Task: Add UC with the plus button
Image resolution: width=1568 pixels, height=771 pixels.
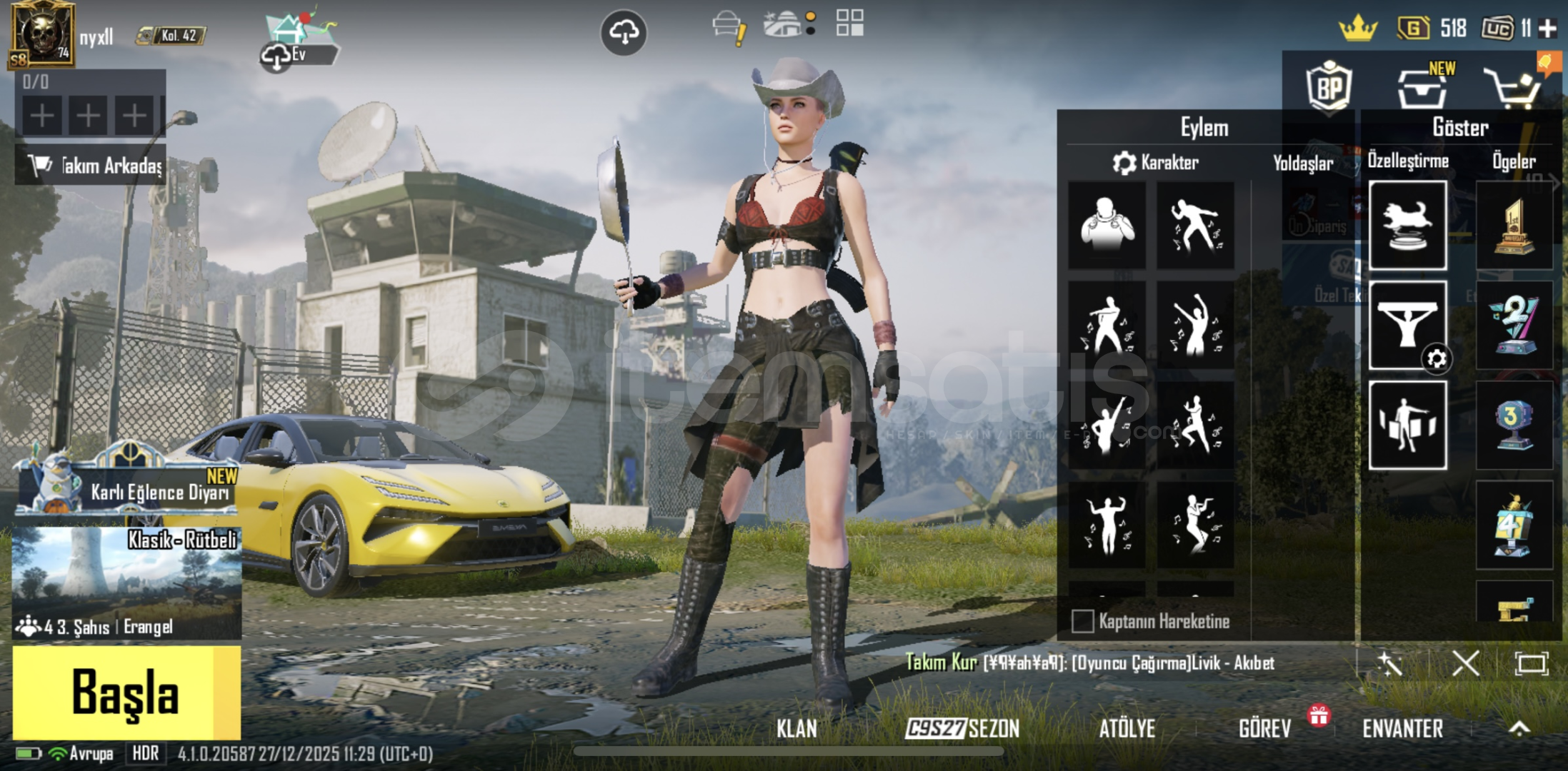Action: point(1547,29)
